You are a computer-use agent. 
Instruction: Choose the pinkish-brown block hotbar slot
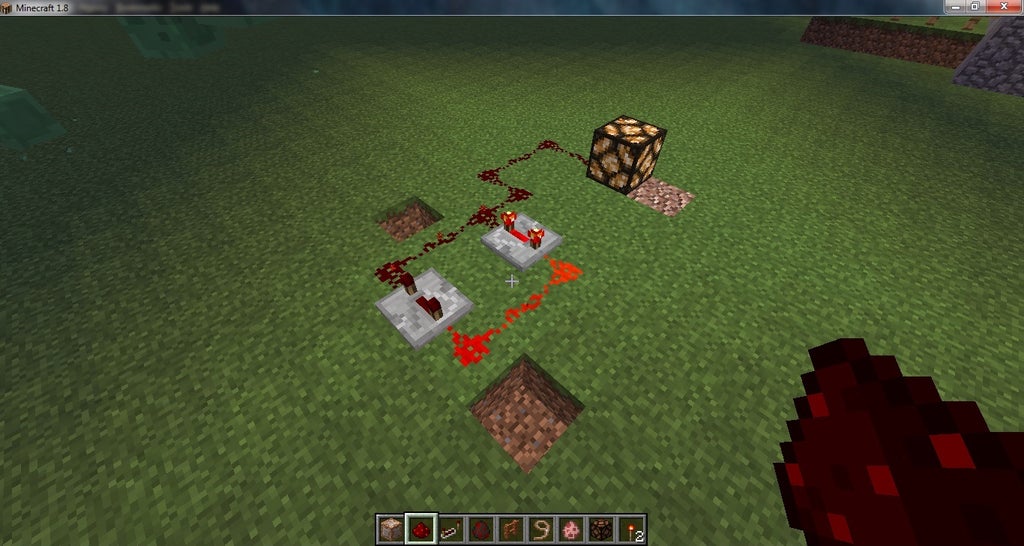[x=392, y=529]
